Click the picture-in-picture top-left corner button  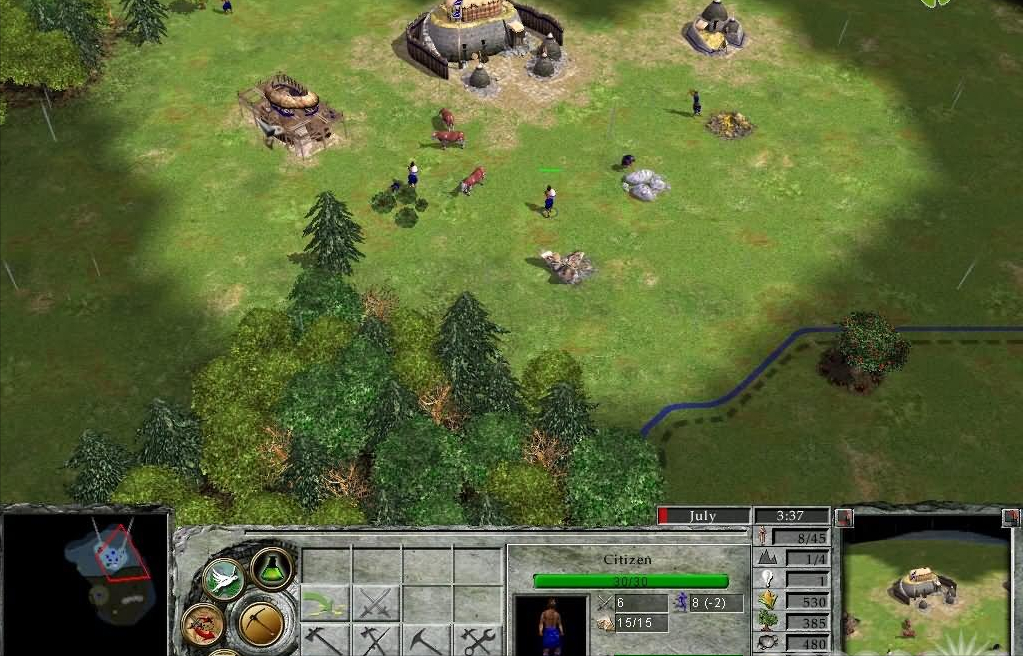pyautogui.click(x=844, y=517)
